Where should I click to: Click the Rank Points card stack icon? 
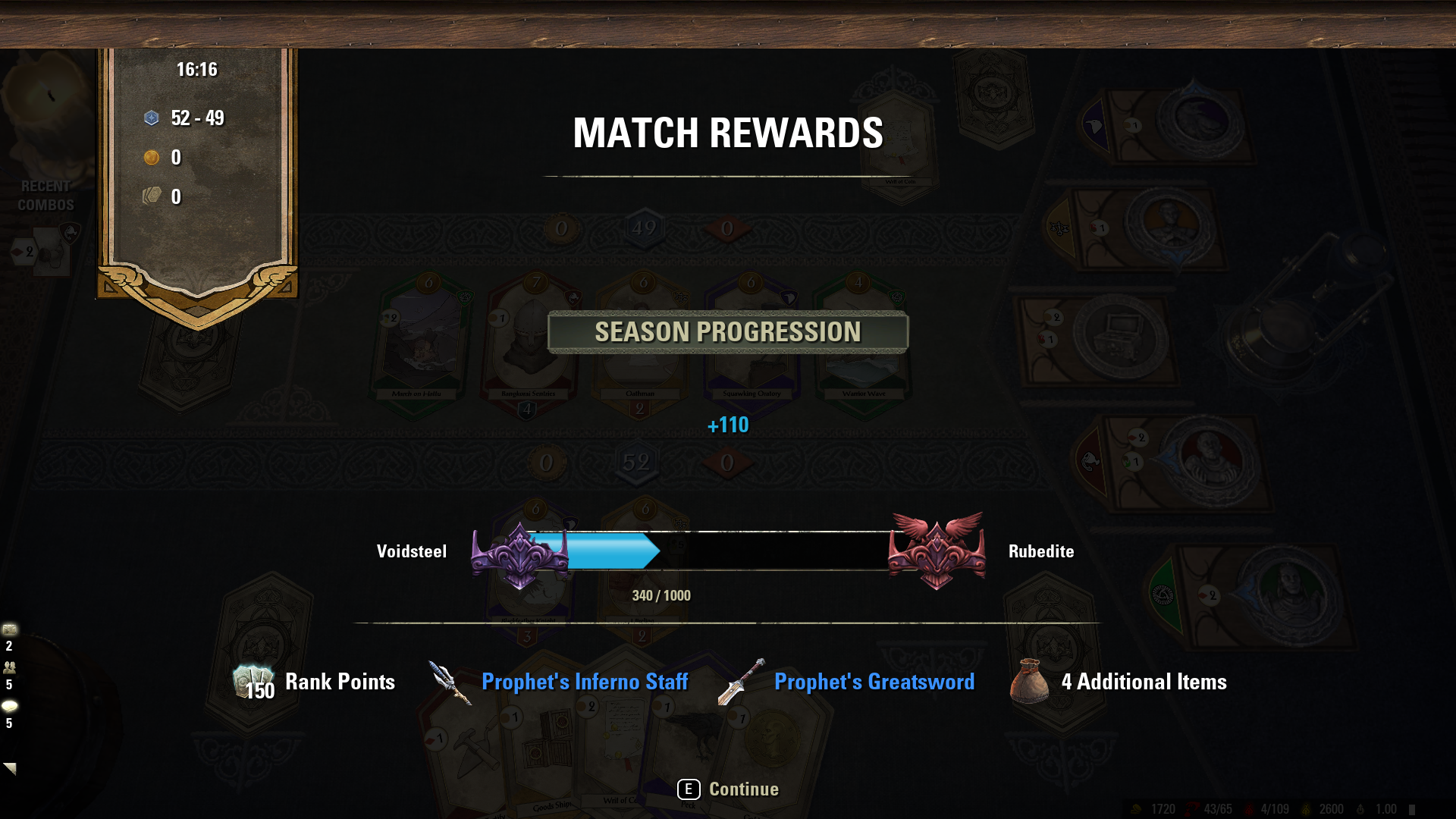253,681
